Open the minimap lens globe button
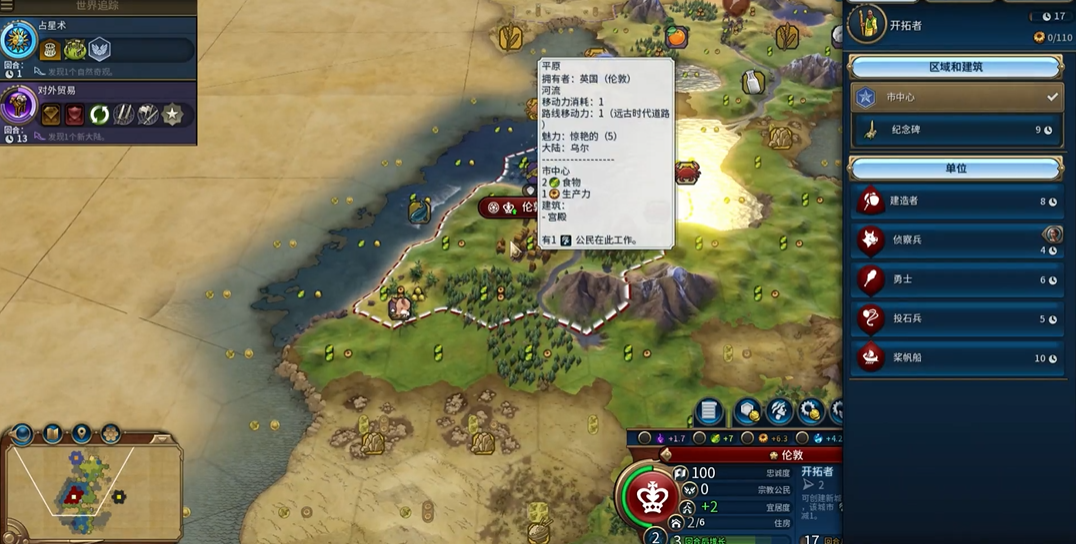The height and width of the screenshot is (544, 1076). (22, 434)
